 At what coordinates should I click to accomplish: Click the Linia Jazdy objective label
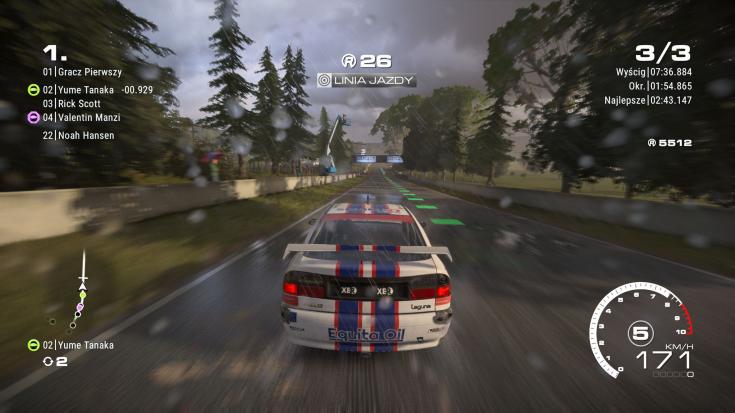tap(366, 79)
